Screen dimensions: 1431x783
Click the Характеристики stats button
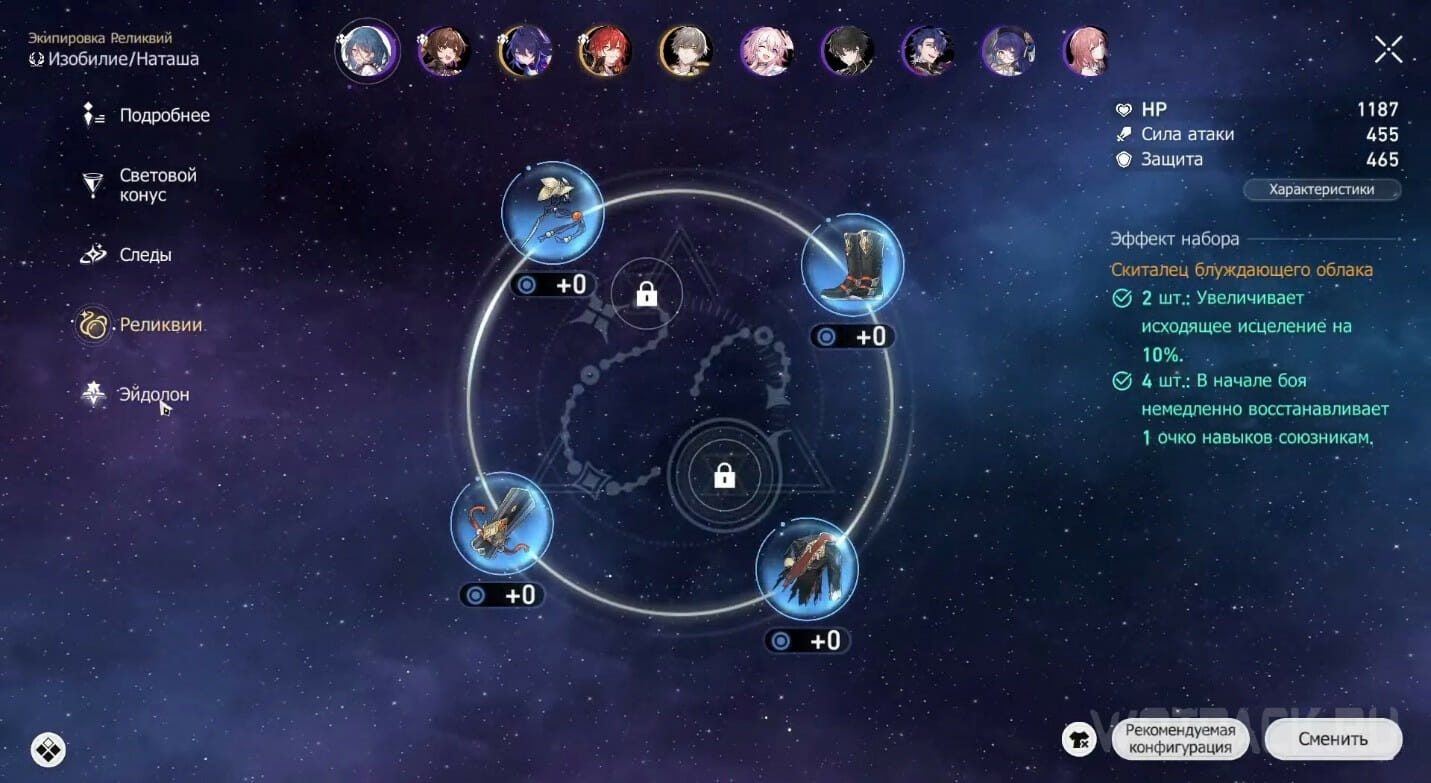point(1321,190)
